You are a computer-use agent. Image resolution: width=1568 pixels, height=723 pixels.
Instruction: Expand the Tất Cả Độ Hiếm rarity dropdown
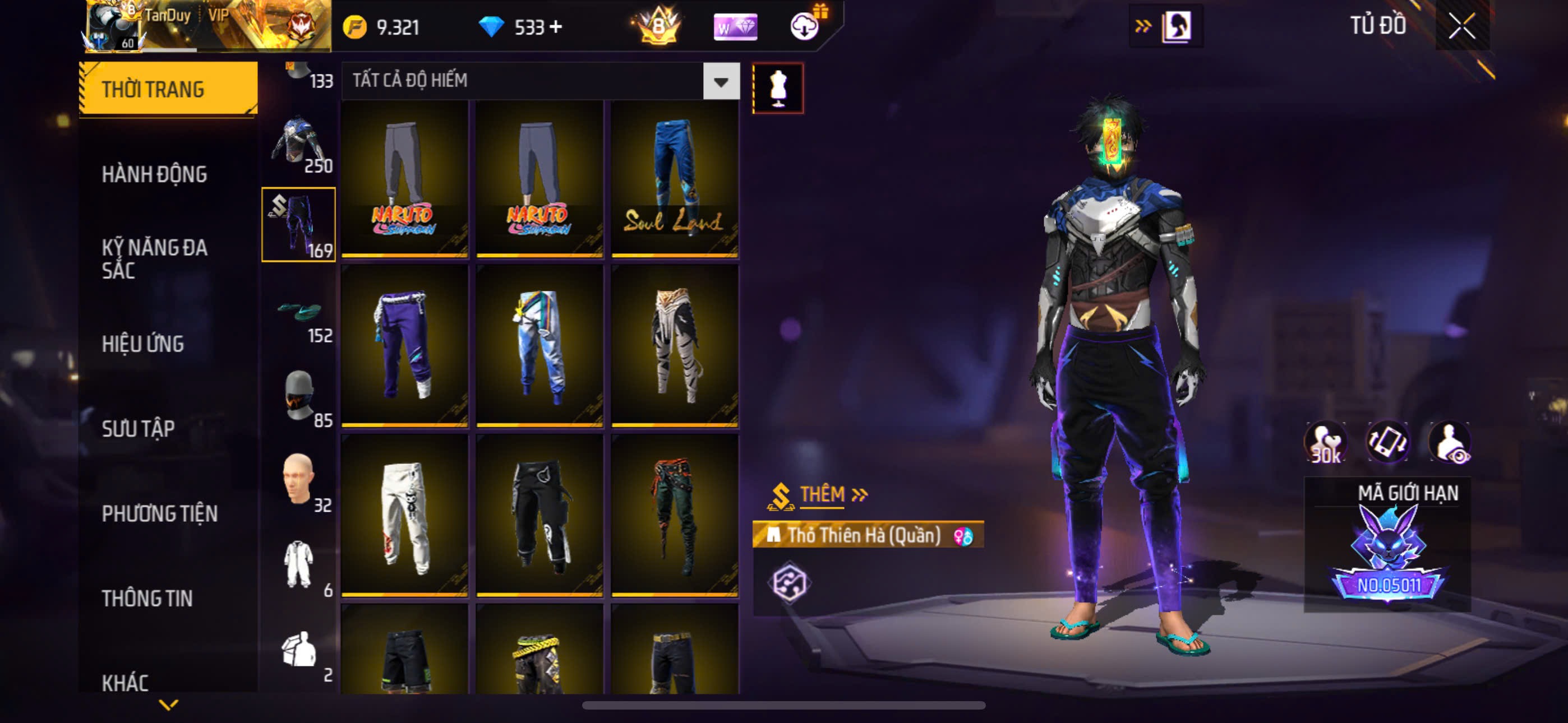point(721,81)
